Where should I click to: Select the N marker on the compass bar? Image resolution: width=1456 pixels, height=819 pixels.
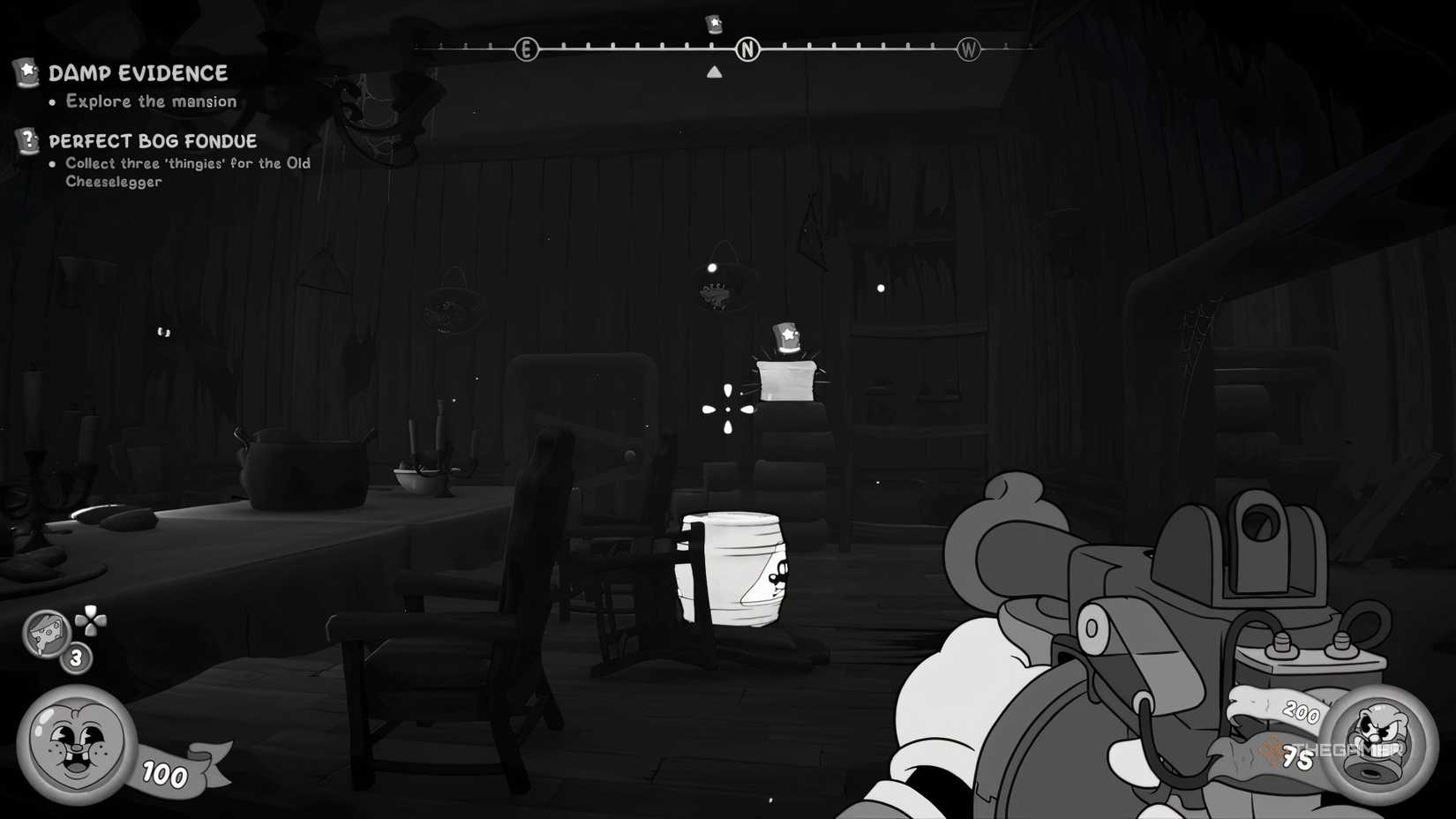coord(748,50)
